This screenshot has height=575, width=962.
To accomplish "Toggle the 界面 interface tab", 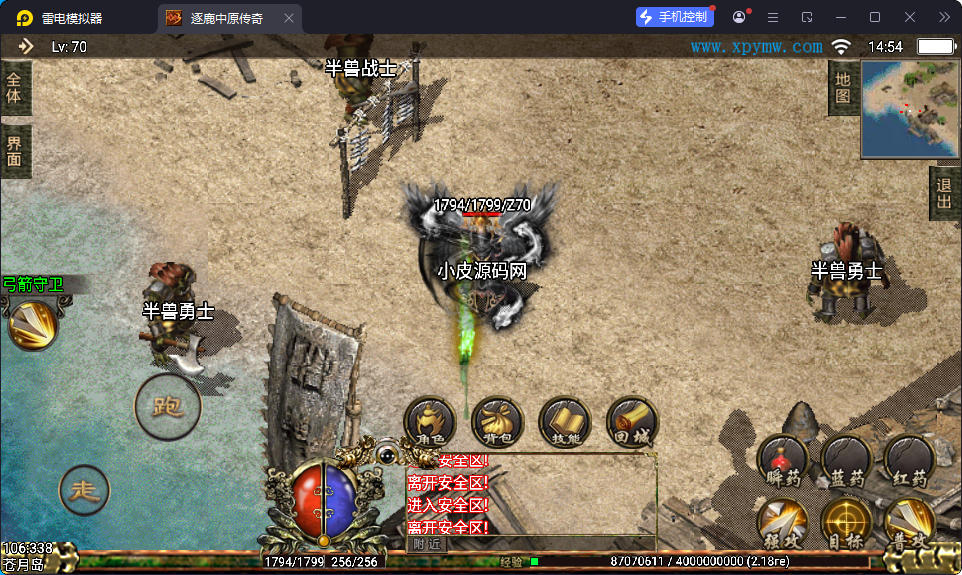I will [14, 151].
